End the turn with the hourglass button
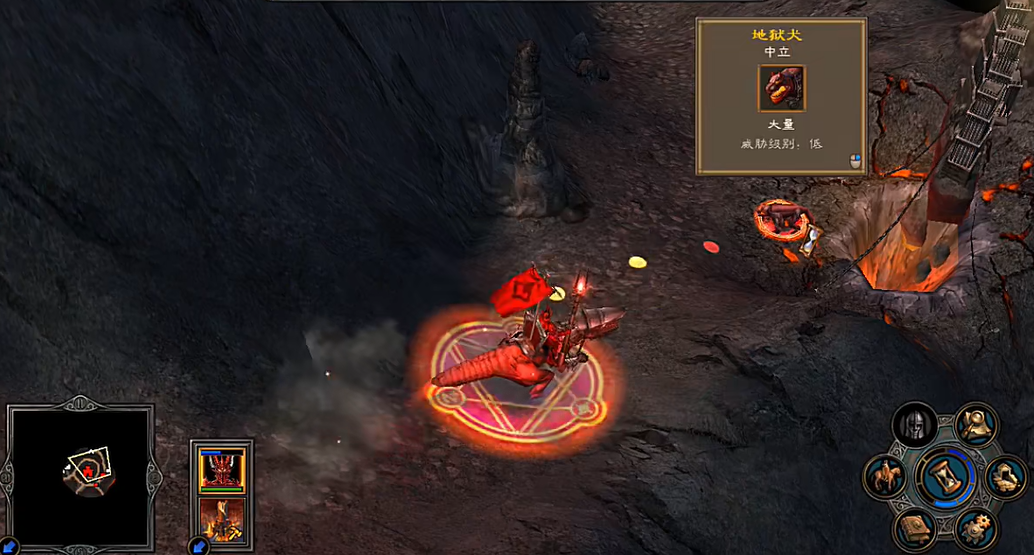The width and height of the screenshot is (1034, 555). [x=945, y=475]
